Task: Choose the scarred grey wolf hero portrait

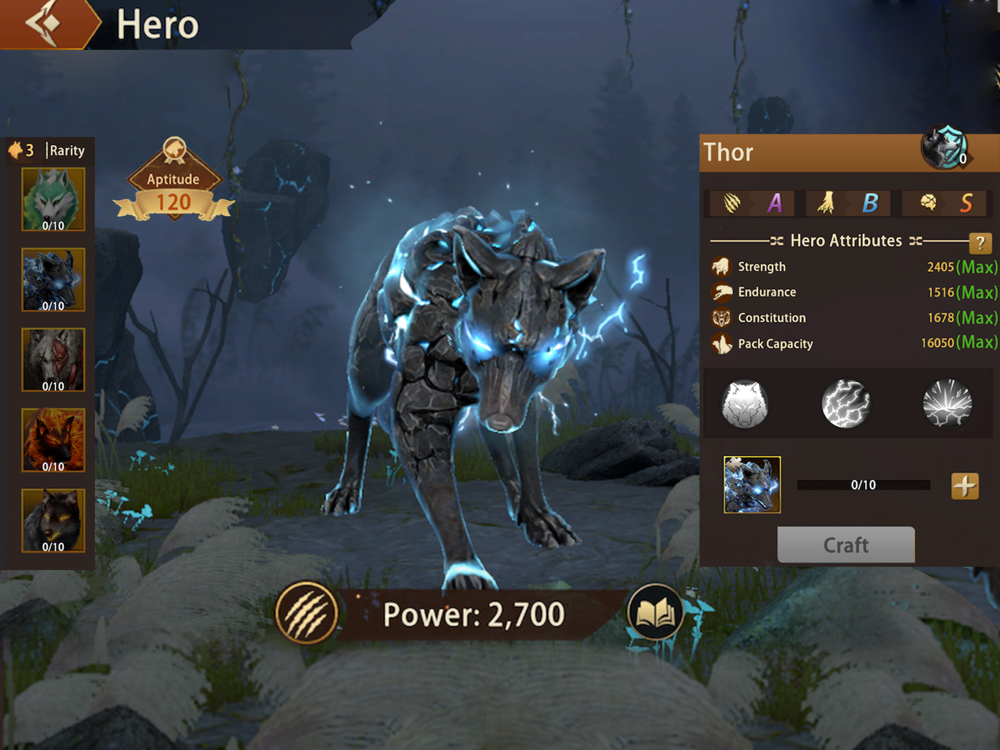Action: (53, 360)
